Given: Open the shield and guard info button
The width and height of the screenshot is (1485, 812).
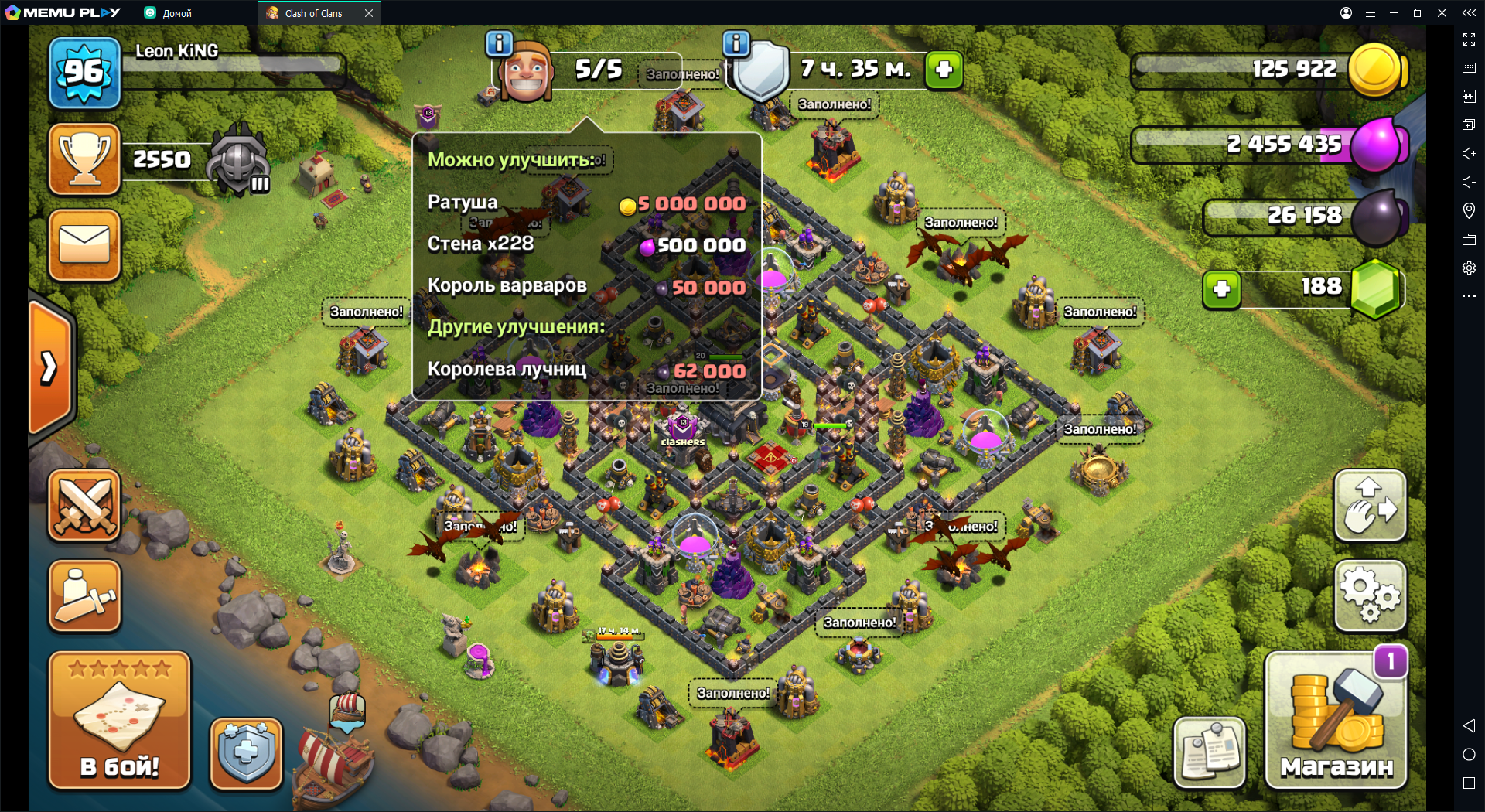Looking at the screenshot, I should click(x=246, y=753).
